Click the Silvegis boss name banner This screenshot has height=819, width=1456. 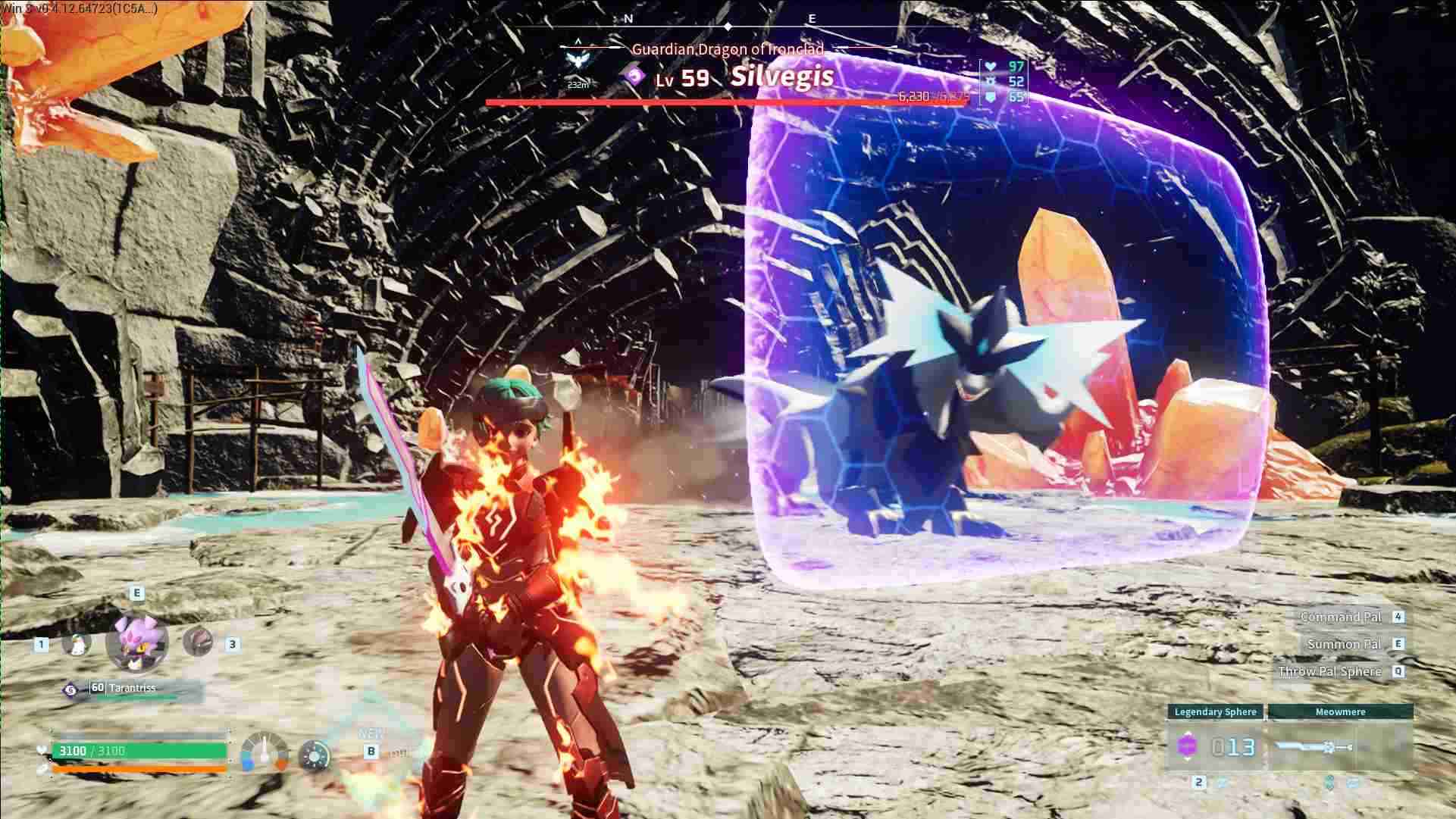pos(782,77)
